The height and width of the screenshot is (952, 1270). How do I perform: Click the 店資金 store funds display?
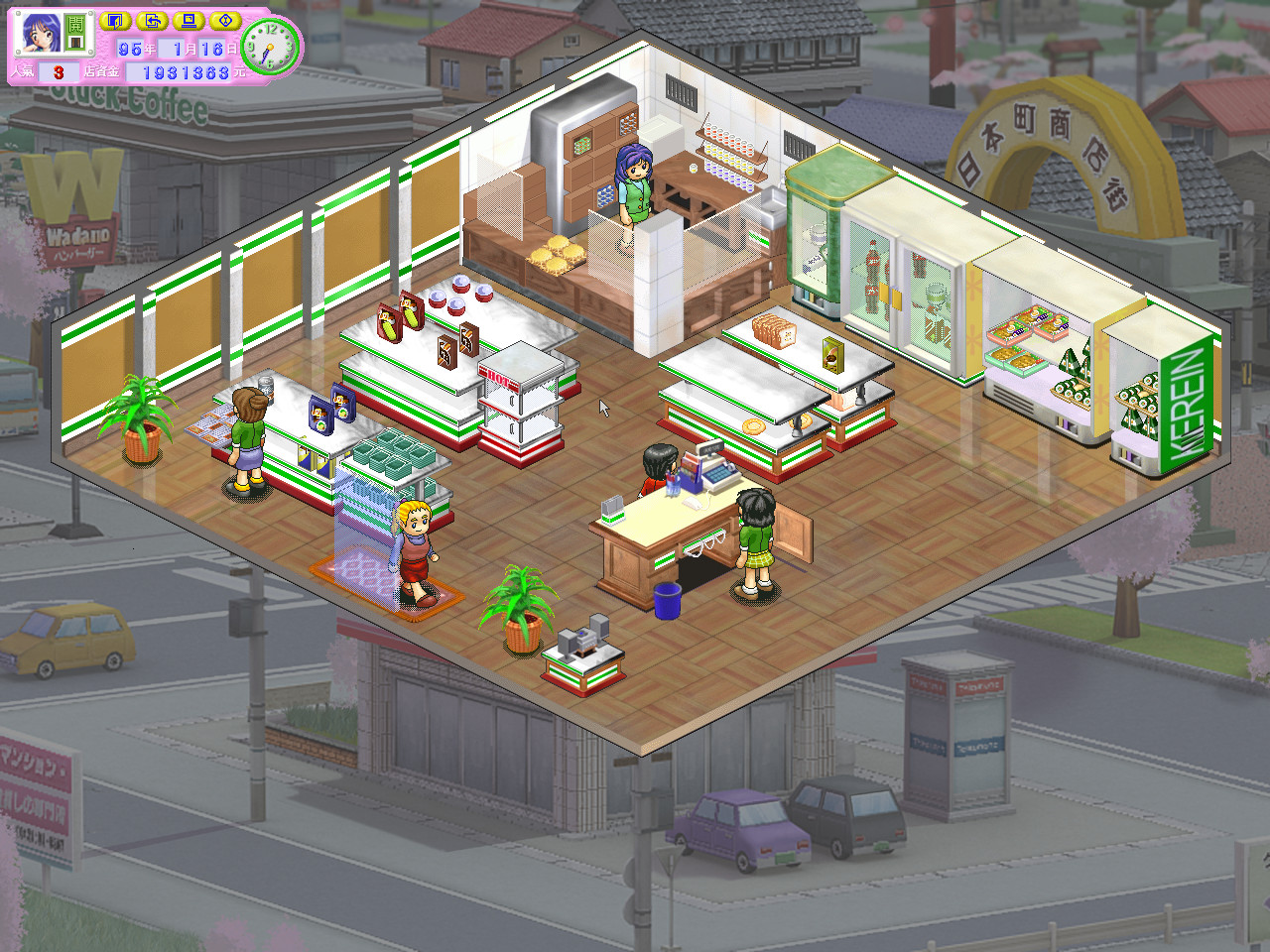coord(179,70)
